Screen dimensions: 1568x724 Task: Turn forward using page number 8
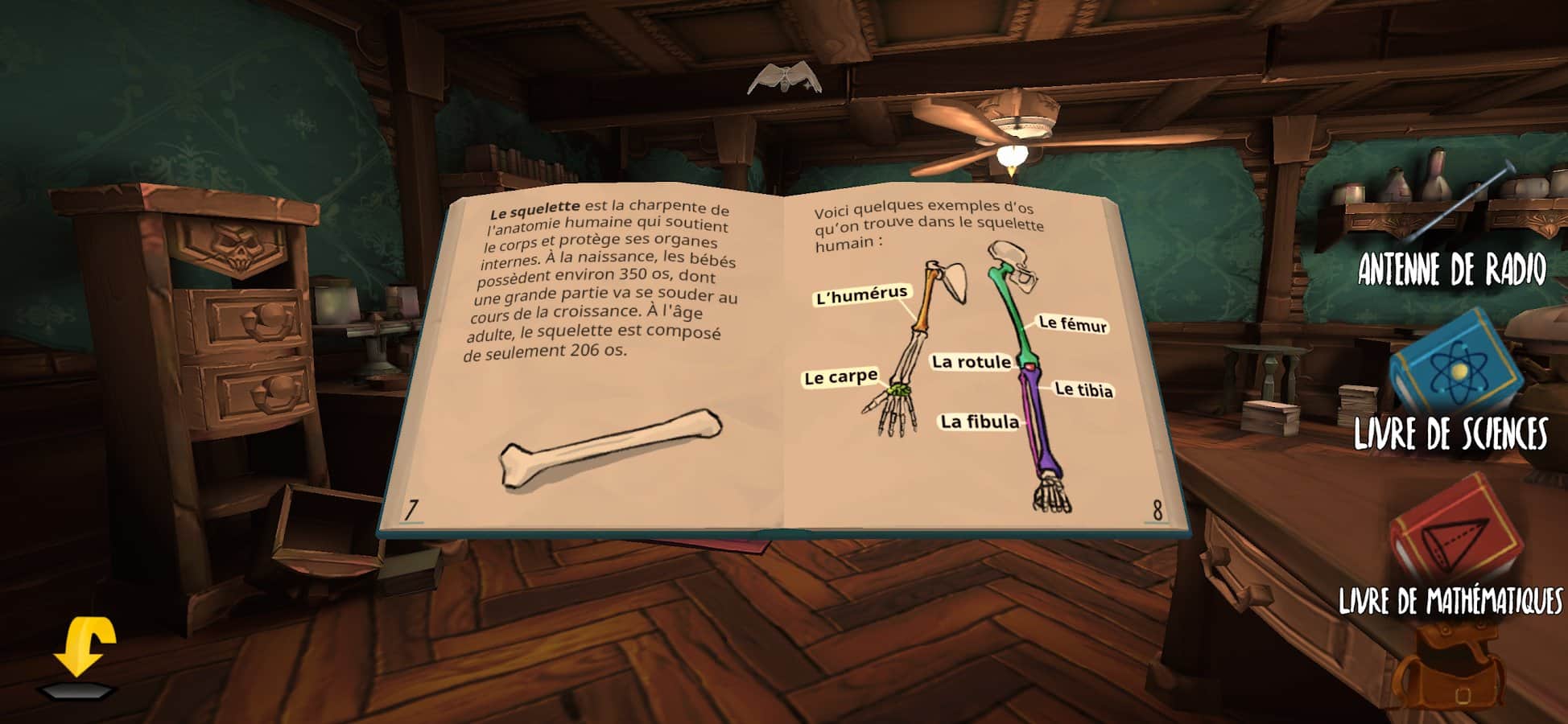(1157, 510)
